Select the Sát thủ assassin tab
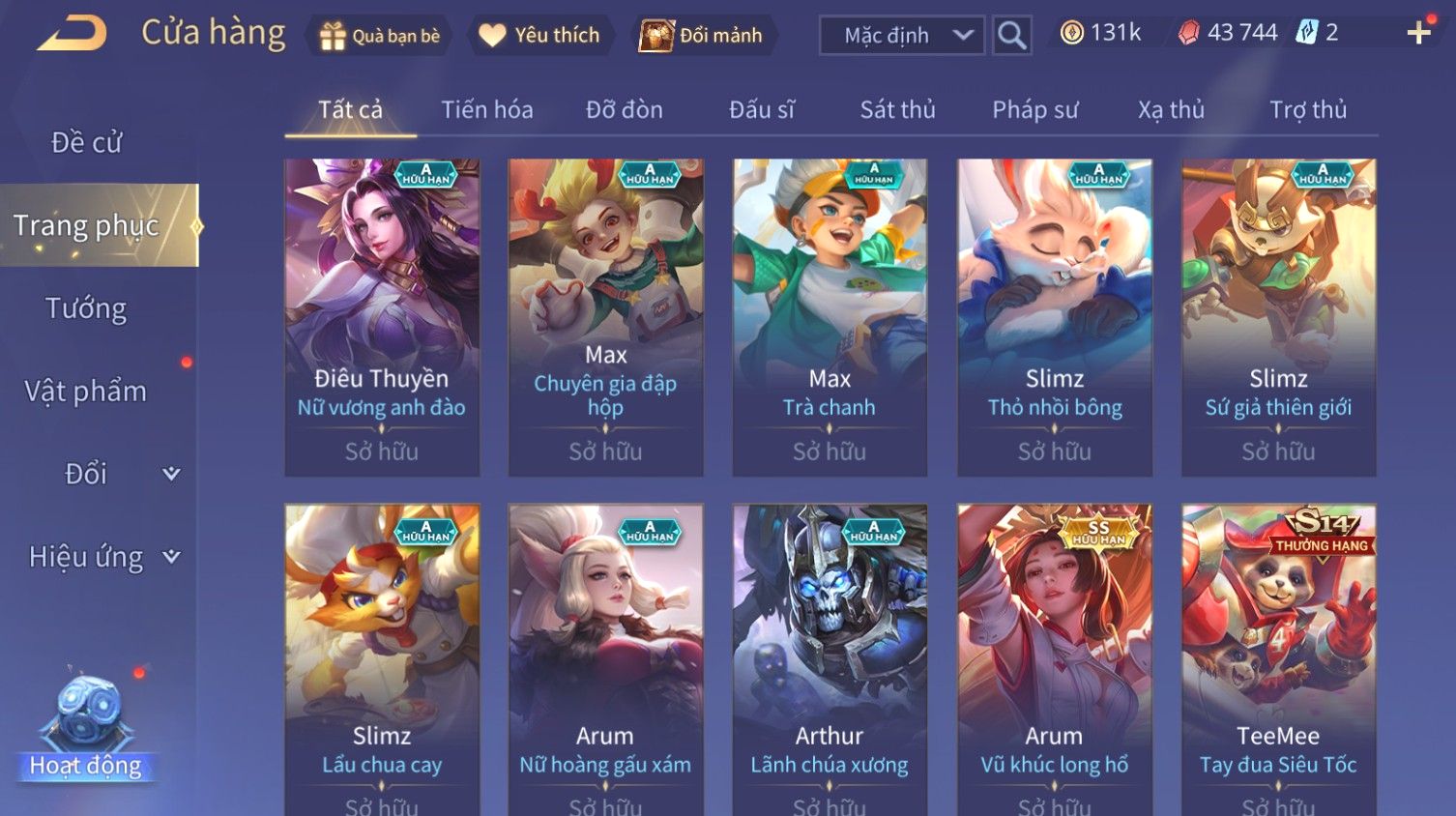This screenshot has height=816, width=1456. [x=897, y=110]
